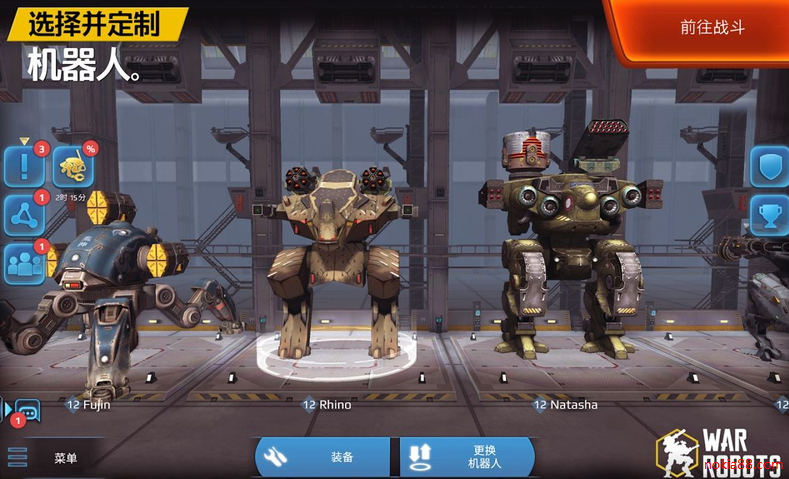This screenshot has width=789, height=479.
Task: Open the 菜单 main menu
Action: pos(48,458)
